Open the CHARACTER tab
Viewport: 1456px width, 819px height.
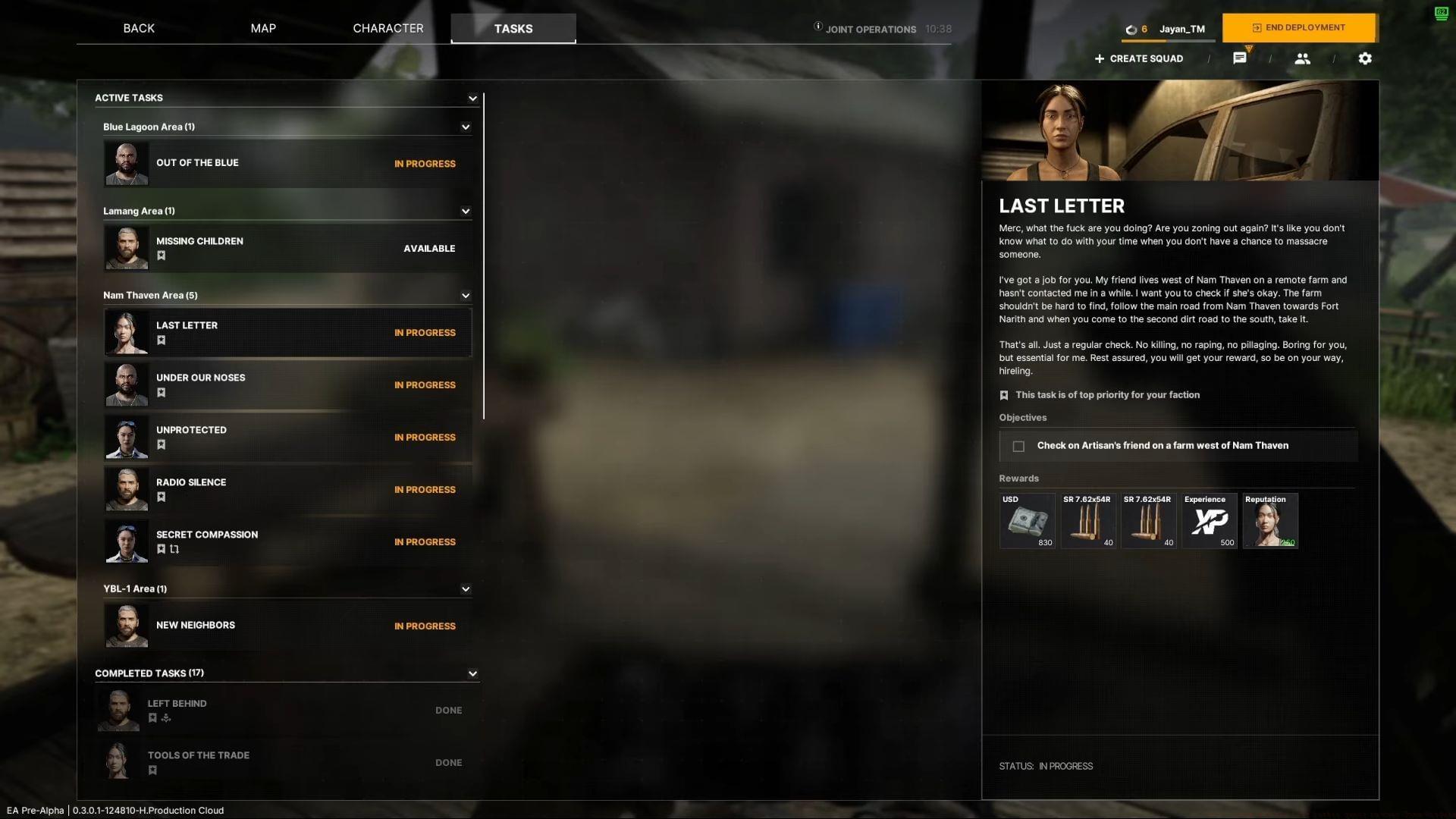tap(388, 28)
